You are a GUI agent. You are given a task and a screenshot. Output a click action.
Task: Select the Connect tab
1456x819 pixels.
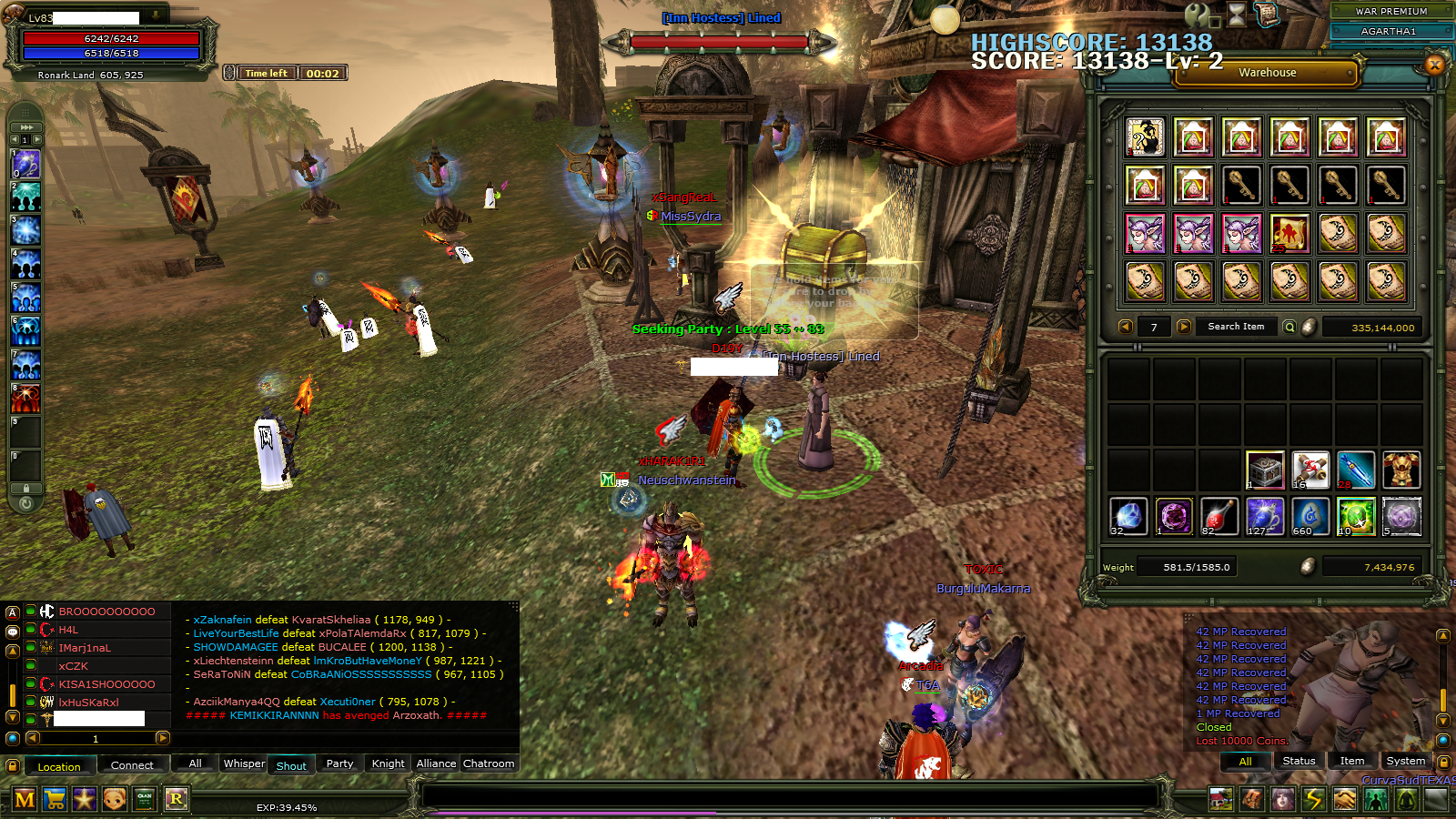[132, 765]
